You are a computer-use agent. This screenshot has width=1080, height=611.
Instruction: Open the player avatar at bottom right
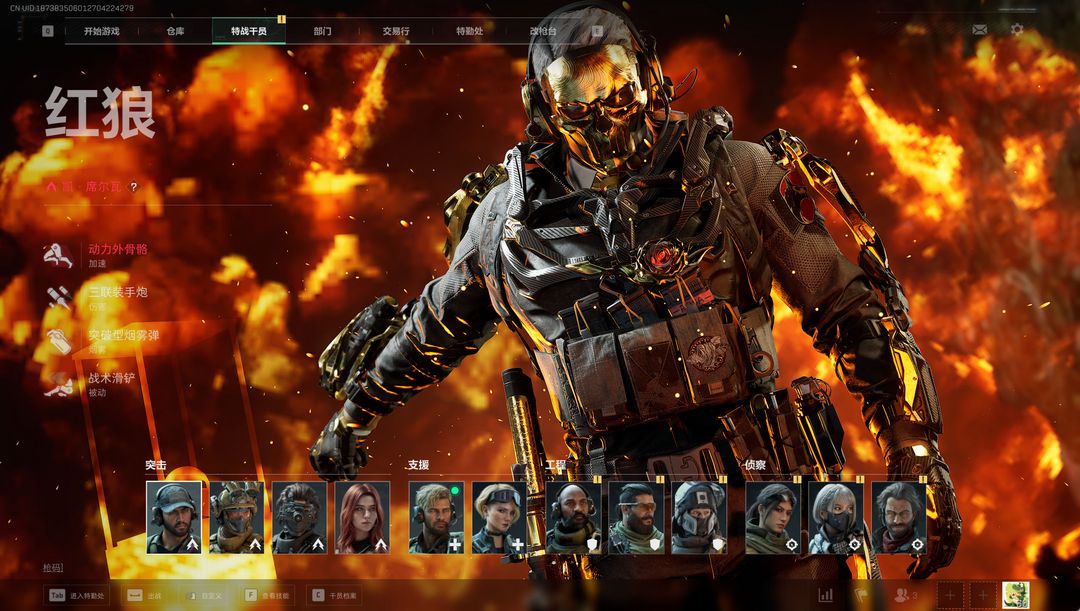(x=1016, y=594)
